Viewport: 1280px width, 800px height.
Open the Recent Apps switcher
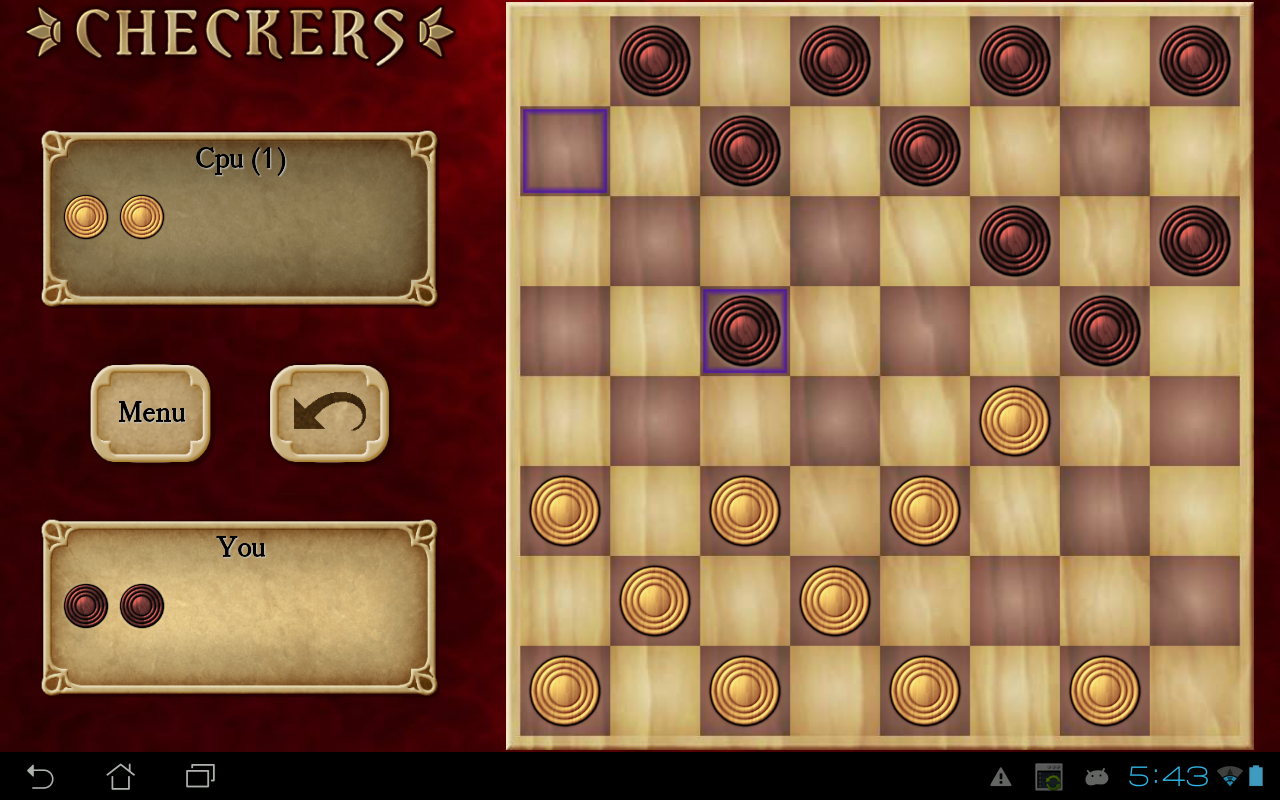(198, 776)
